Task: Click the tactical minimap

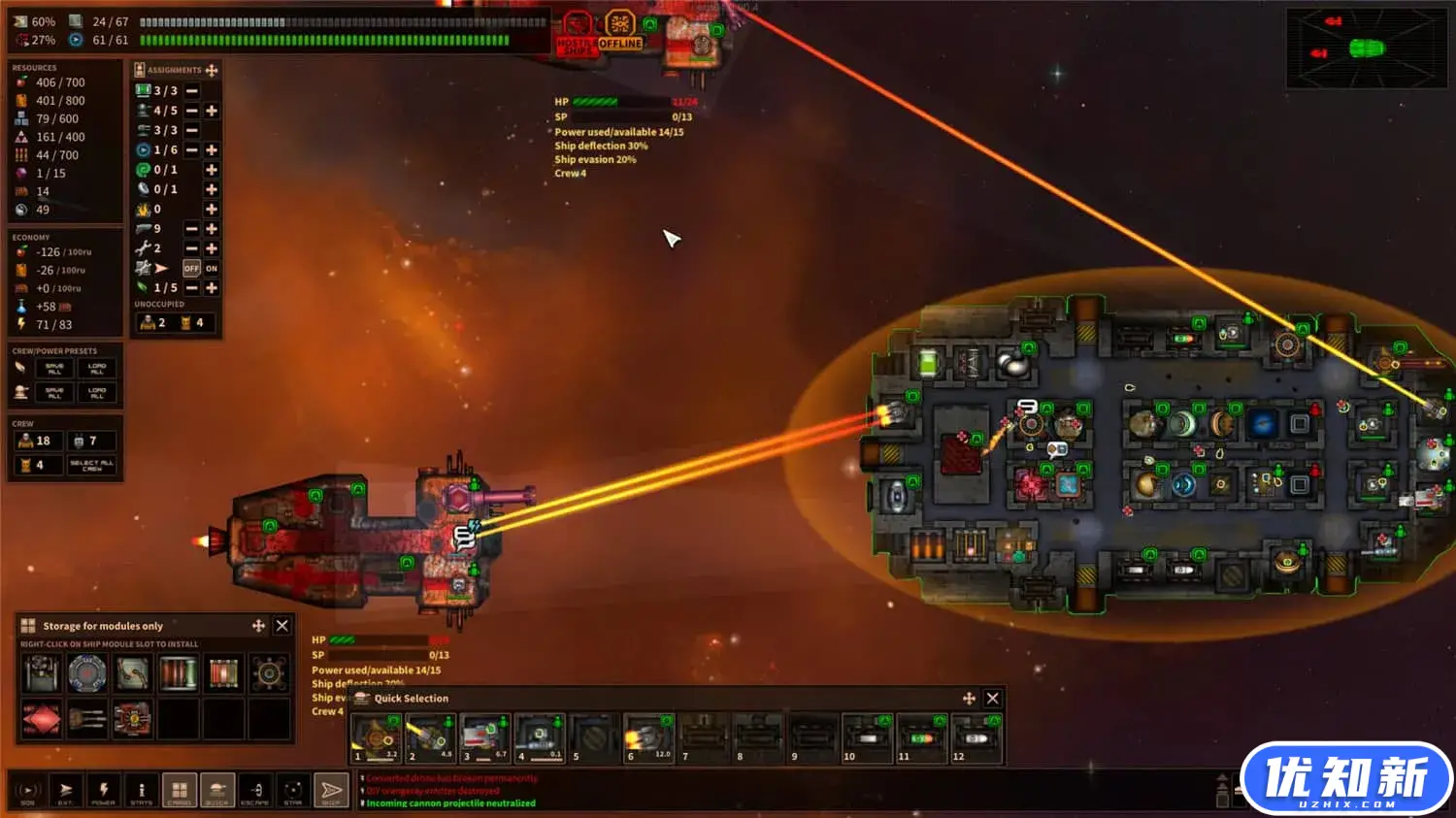Action: [x=1366, y=49]
